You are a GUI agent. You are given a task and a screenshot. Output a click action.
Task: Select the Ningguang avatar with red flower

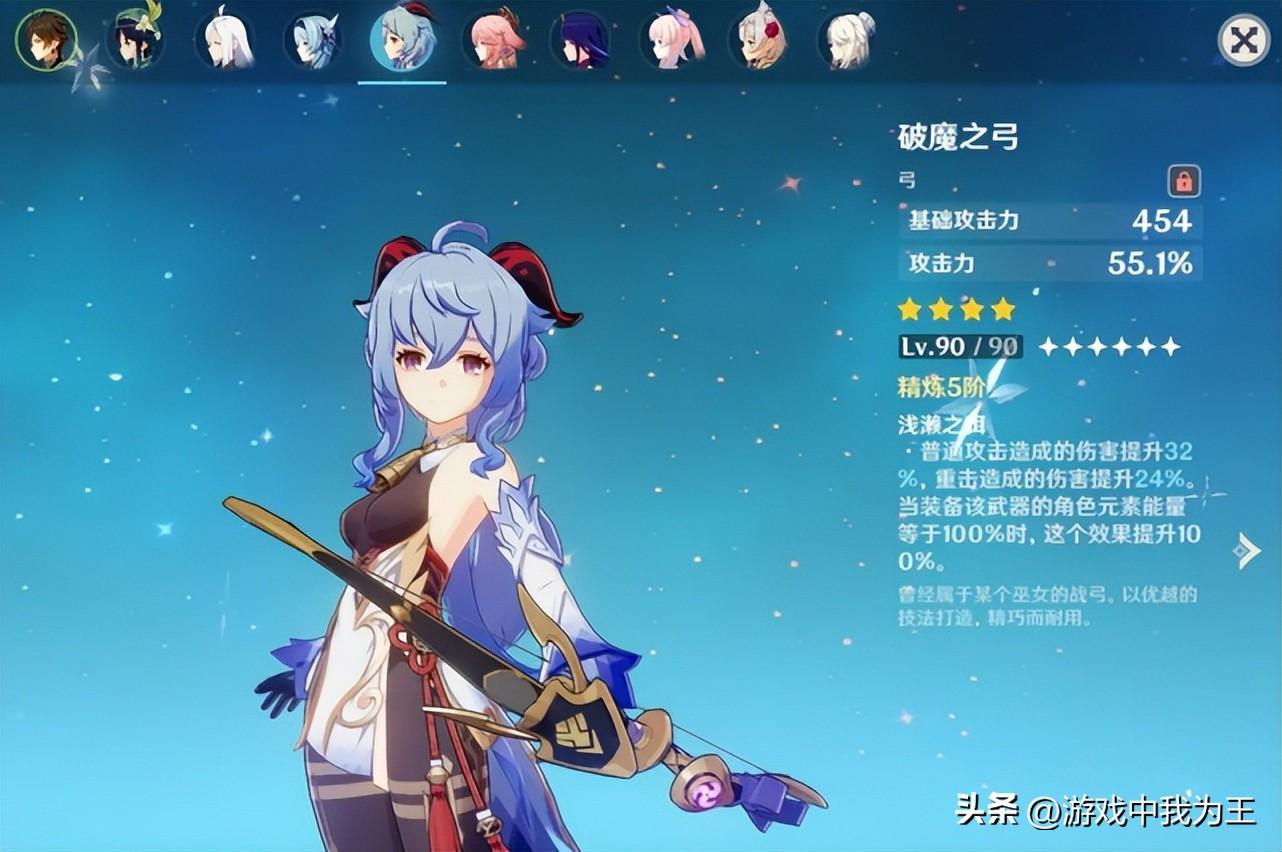click(756, 40)
